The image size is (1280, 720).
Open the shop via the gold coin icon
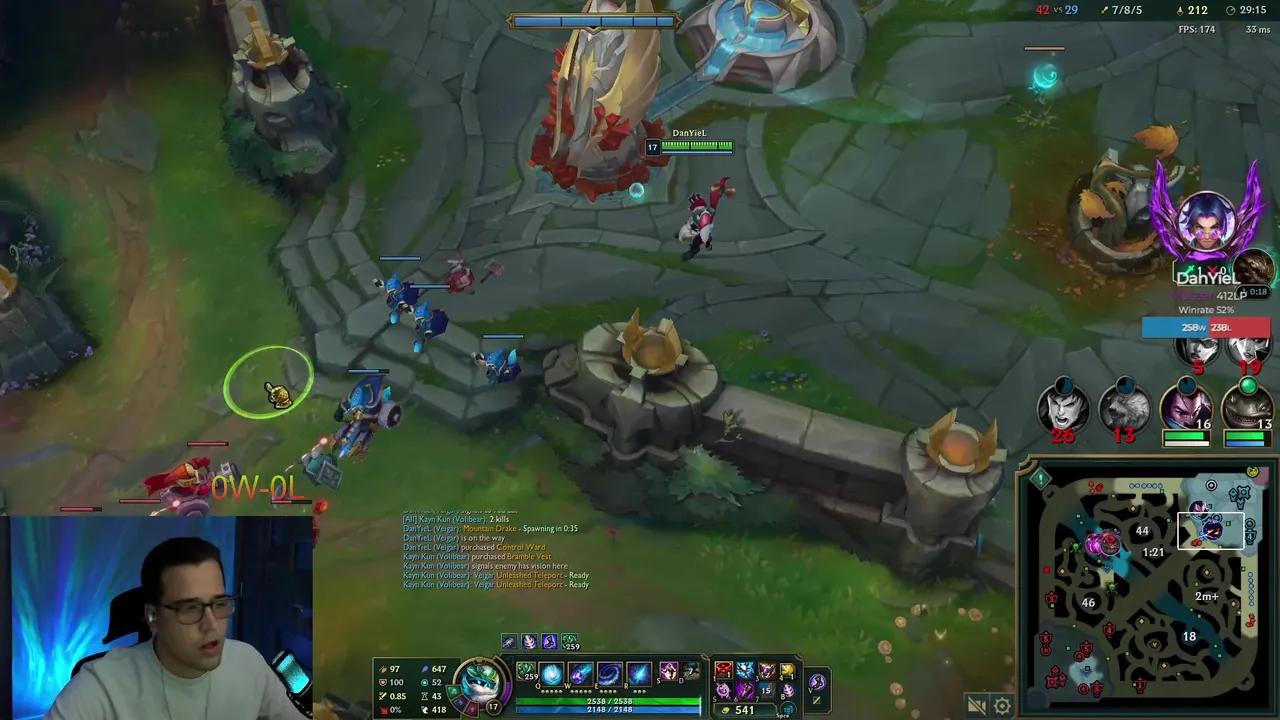[x=724, y=710]
